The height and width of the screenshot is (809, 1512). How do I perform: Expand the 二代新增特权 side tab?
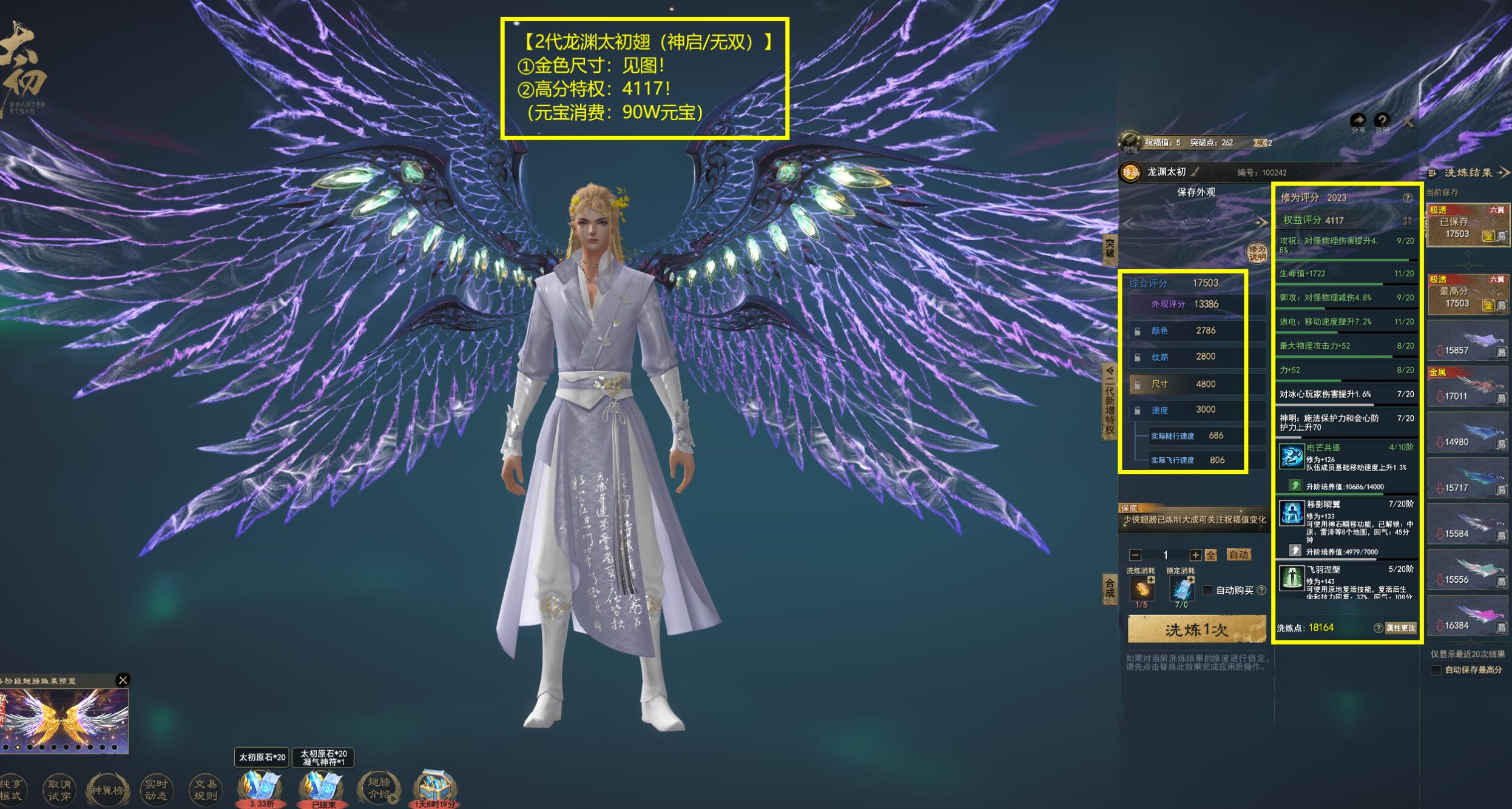point(1109,400)
